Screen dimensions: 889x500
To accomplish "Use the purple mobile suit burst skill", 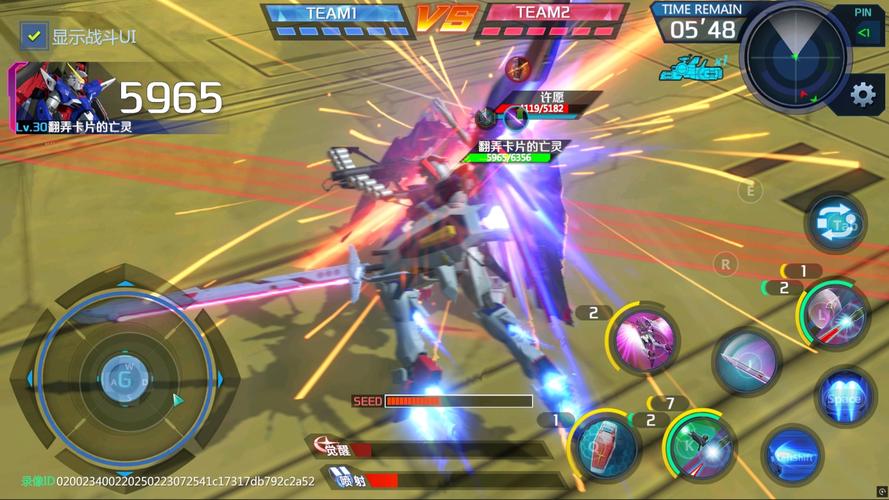I will [645, 341].
